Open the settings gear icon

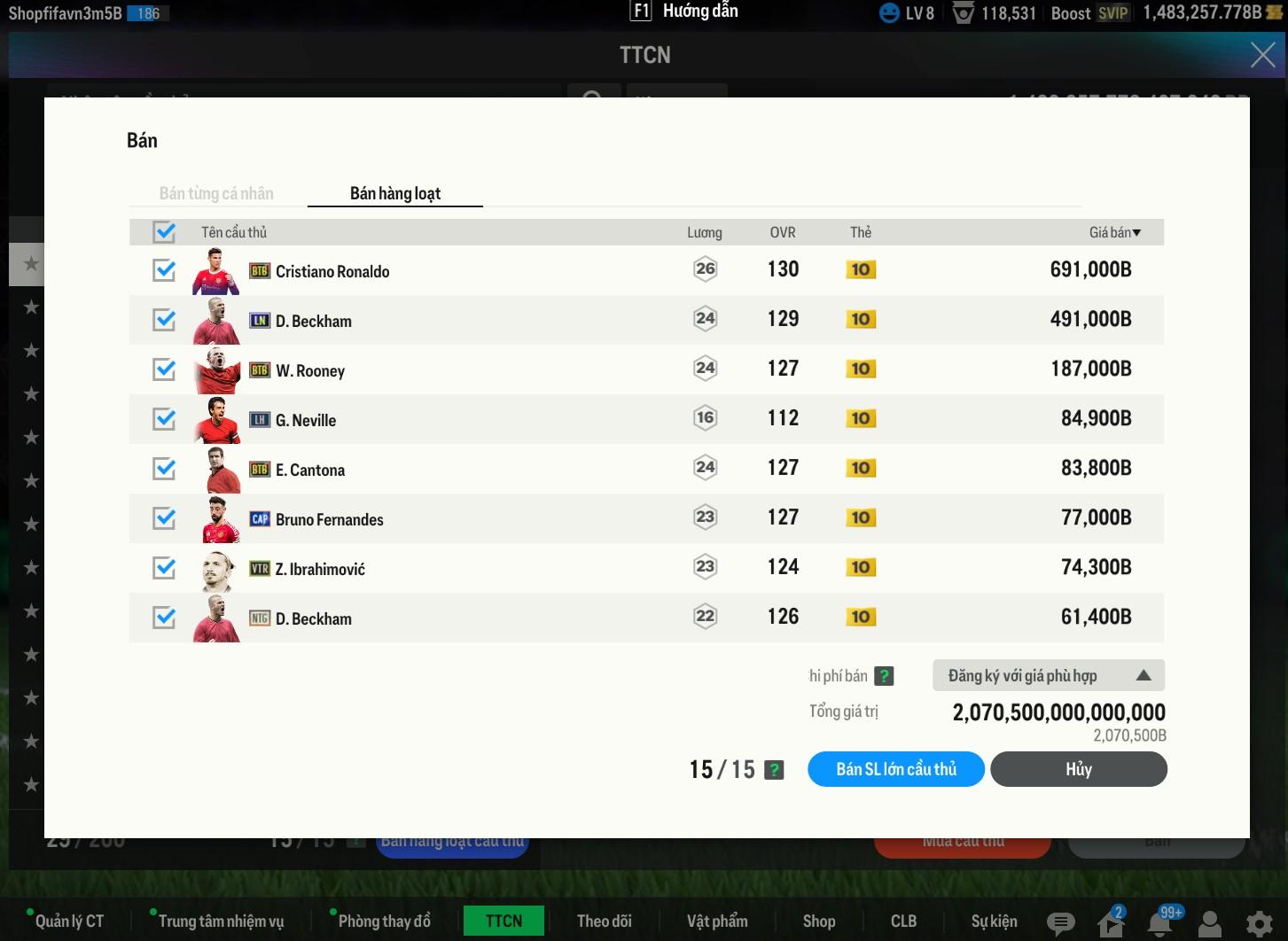tap(1259, 923)
